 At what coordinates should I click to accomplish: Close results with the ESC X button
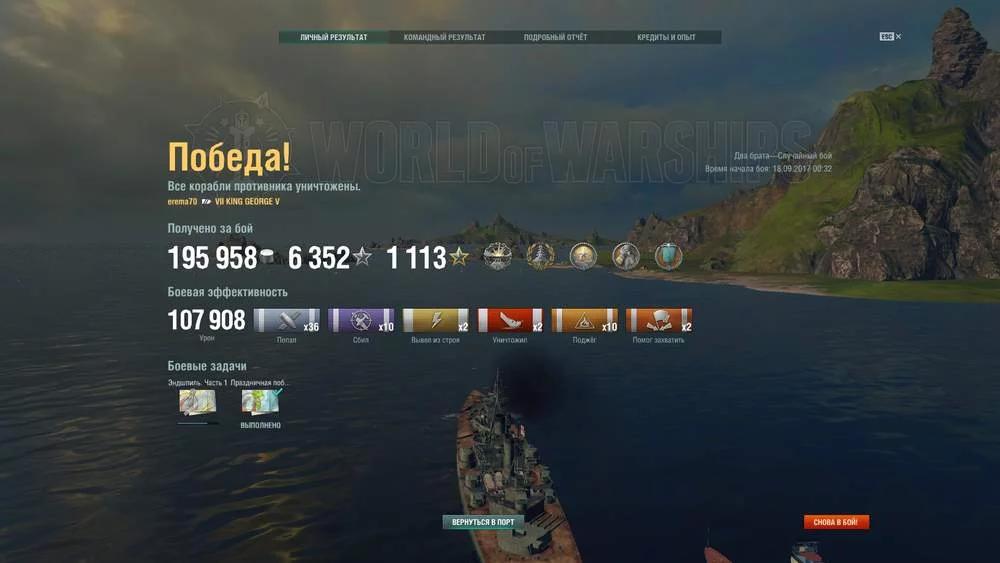tap(890, 37)
